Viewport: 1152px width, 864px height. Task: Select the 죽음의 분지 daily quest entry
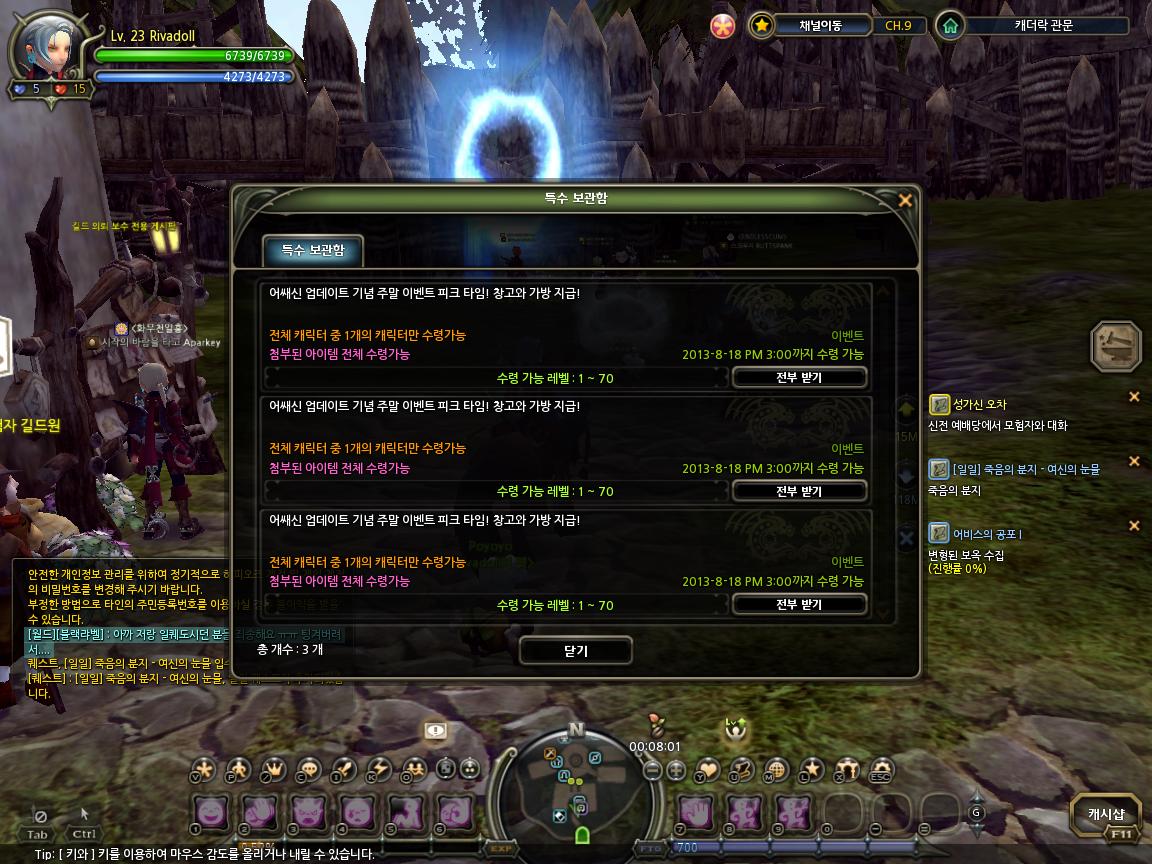1026,469
